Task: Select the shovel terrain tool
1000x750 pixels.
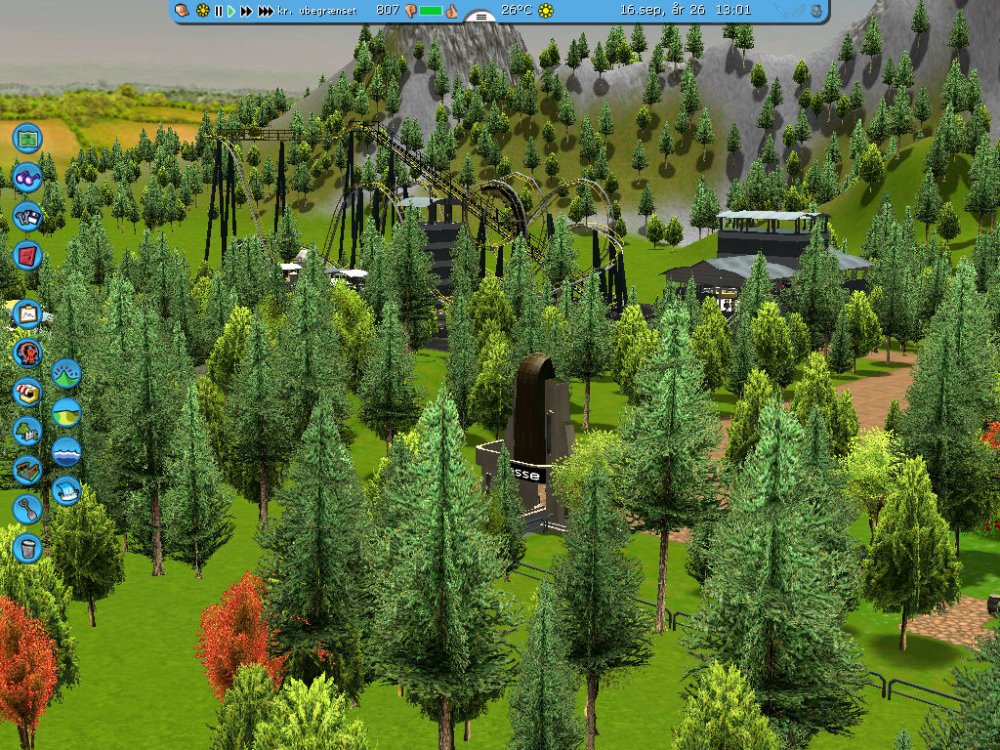Action: tap(27, 508)
